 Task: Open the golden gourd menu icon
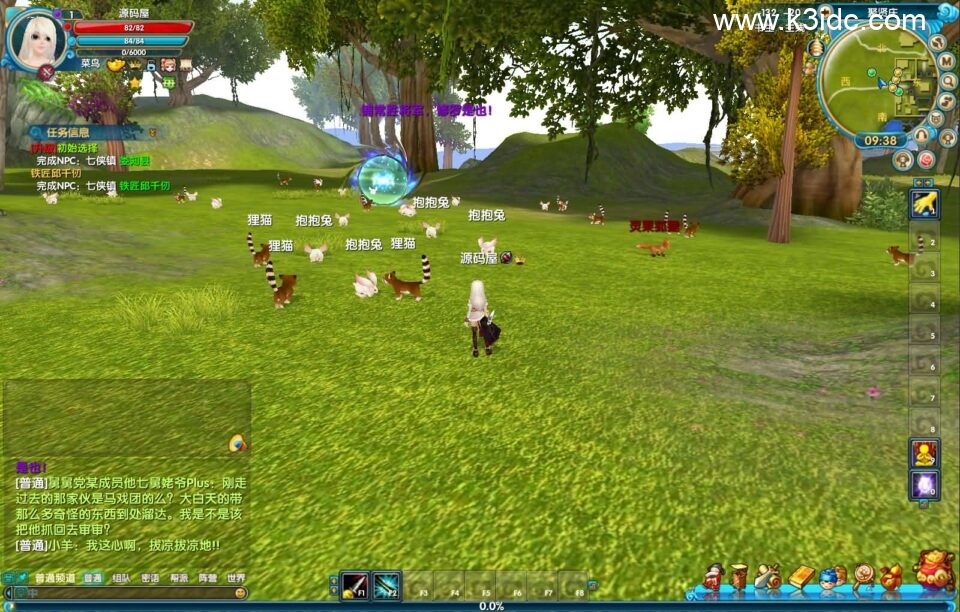tap(890, 577)
